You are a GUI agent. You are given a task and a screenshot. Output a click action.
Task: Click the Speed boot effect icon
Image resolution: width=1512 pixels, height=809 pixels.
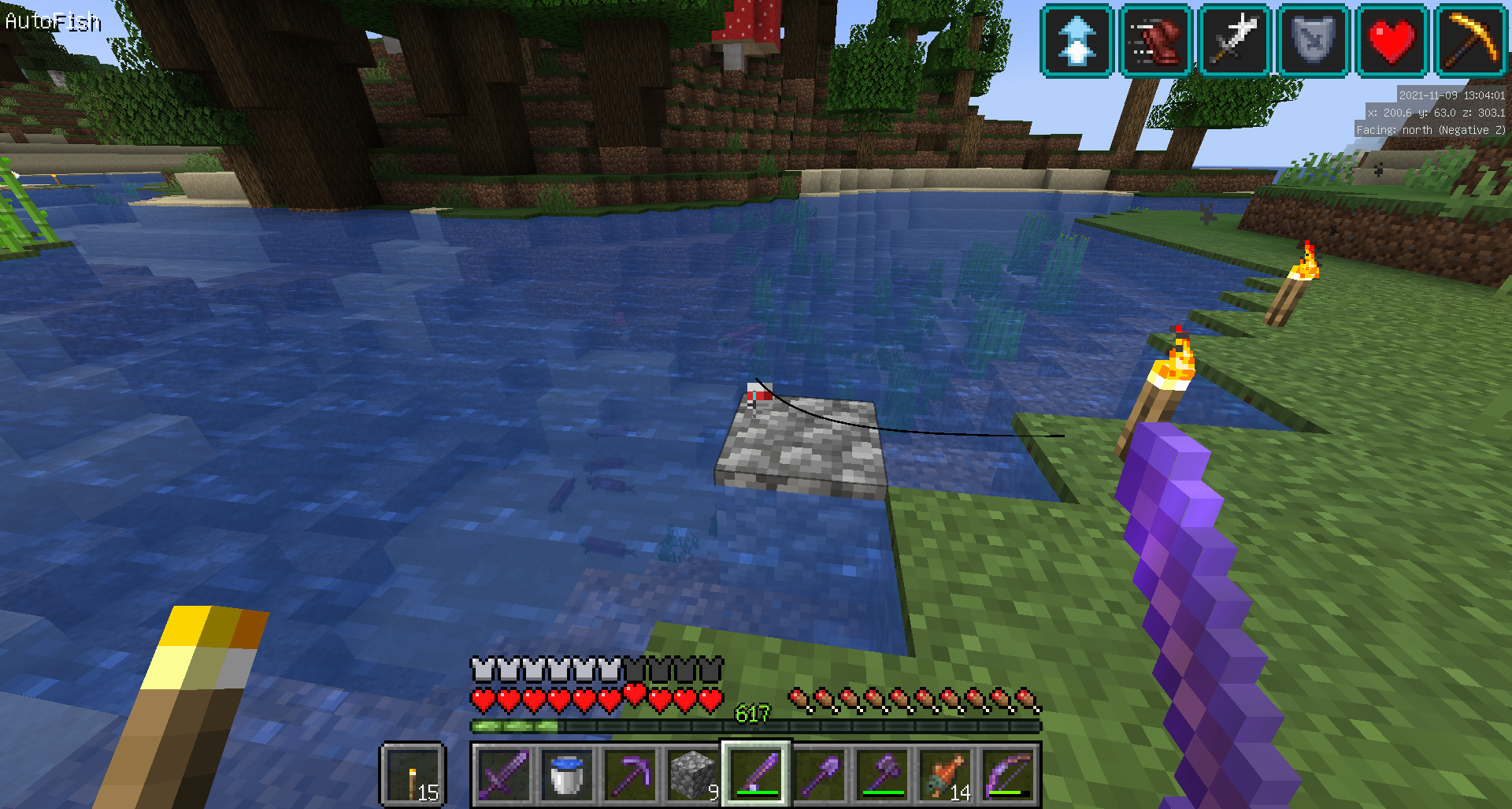(x=1155, y=40)
